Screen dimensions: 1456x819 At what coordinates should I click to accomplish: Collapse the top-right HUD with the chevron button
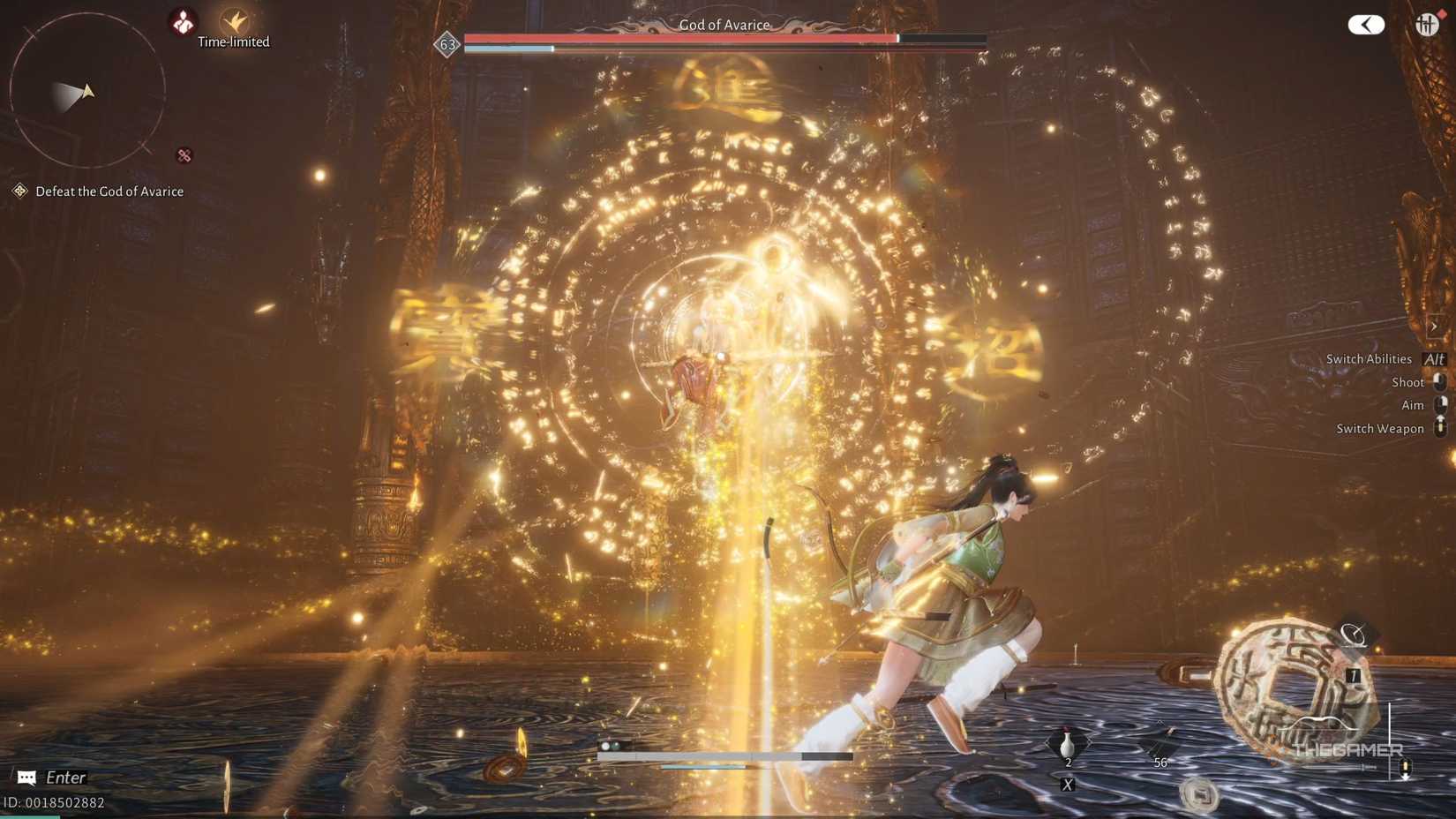click(1366, 24)
